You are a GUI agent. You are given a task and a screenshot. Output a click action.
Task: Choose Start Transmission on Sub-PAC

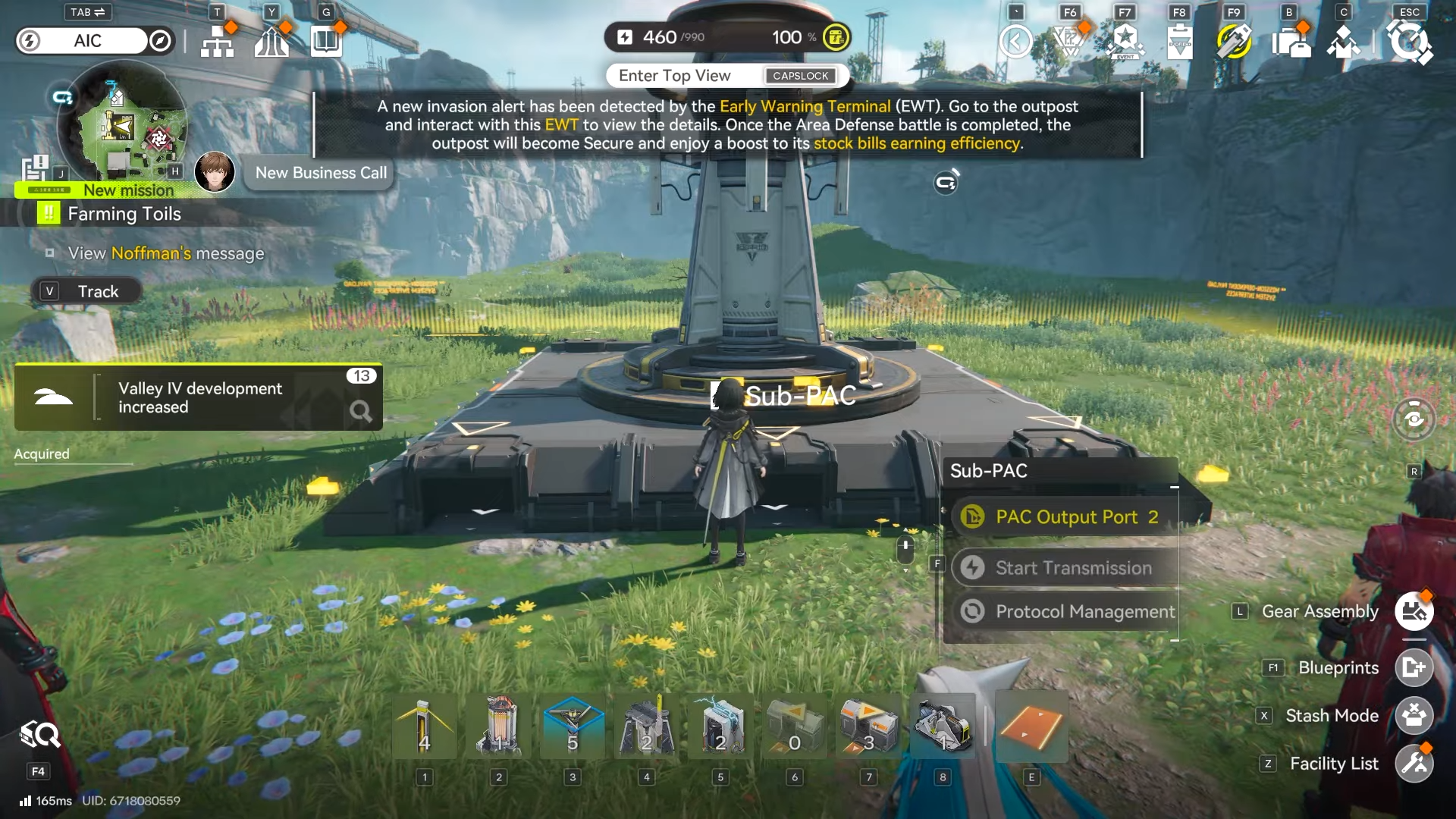point(1065,568)
